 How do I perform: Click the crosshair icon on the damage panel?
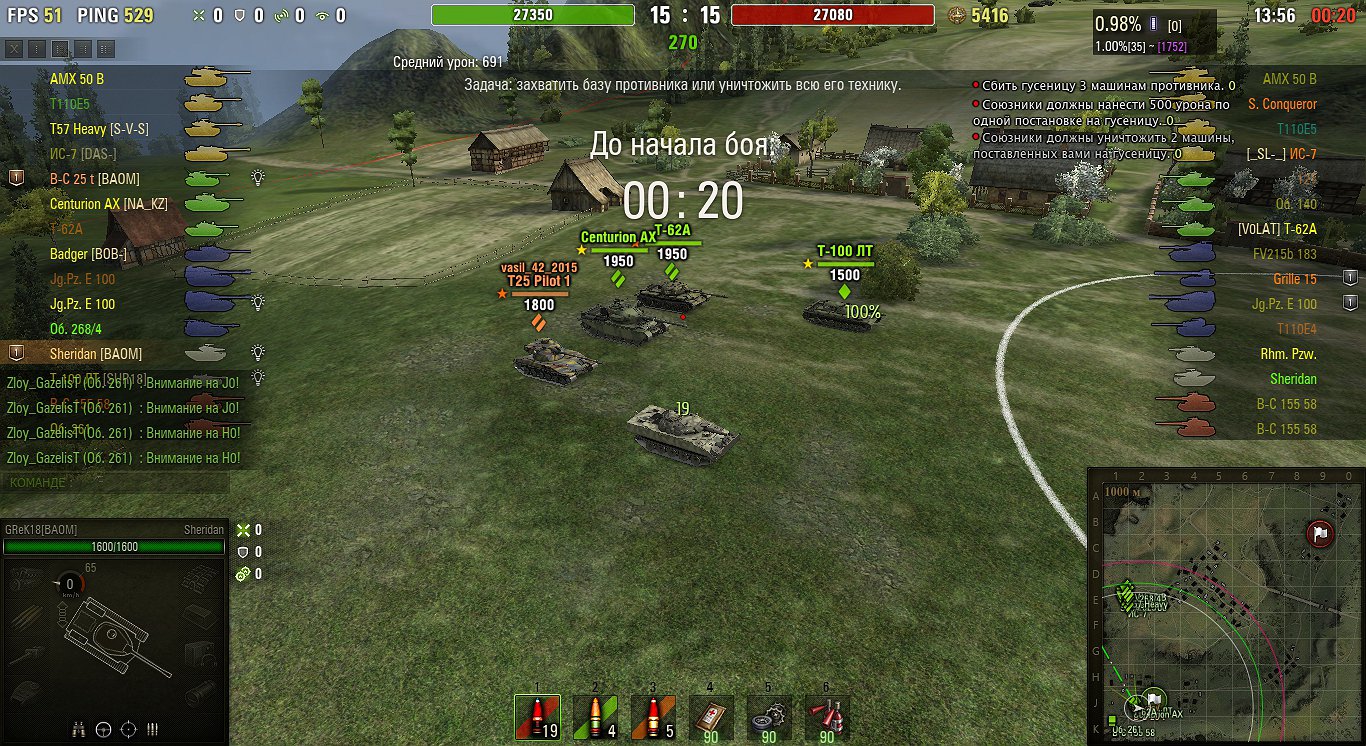(x=127, y=730)
